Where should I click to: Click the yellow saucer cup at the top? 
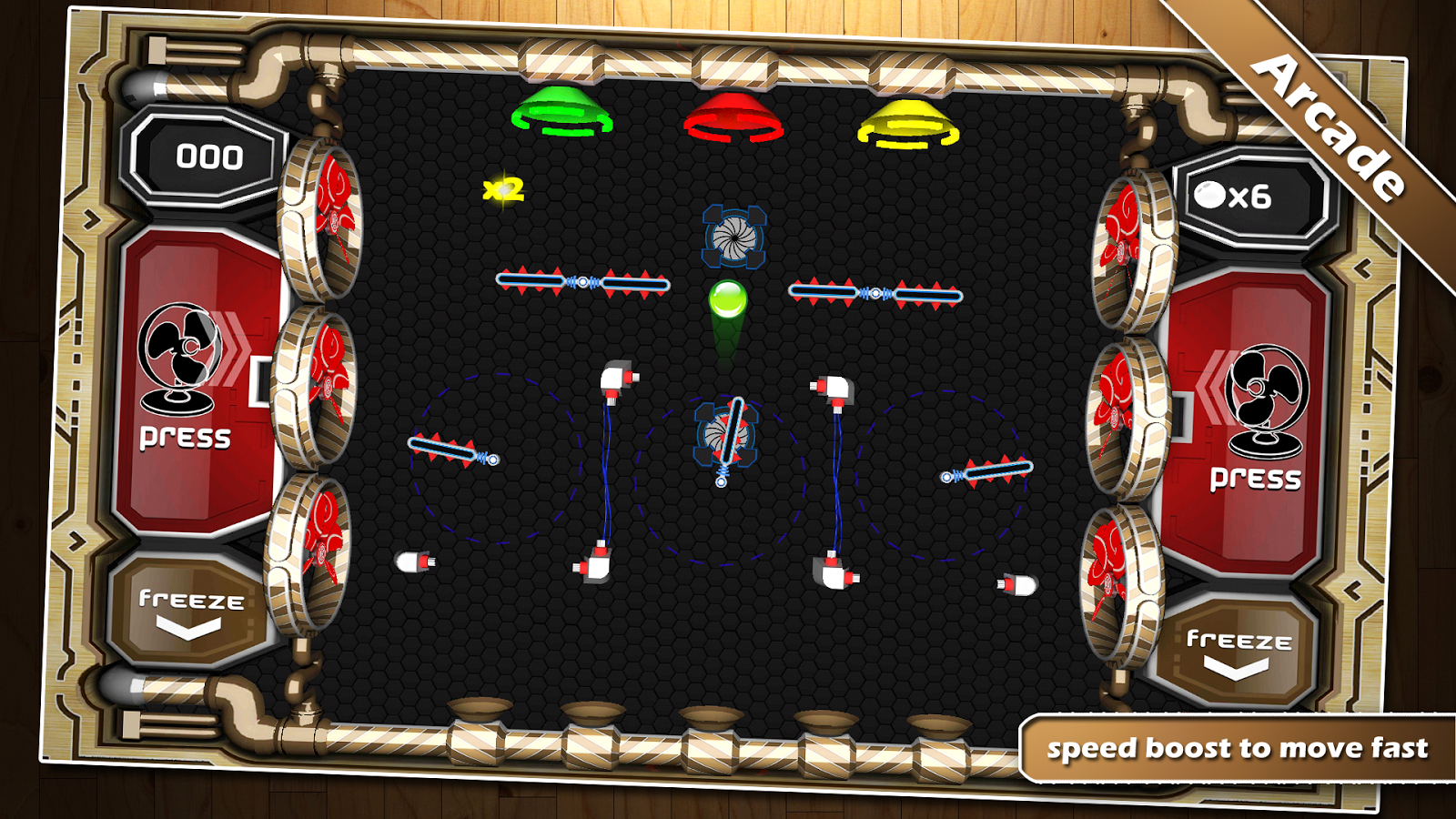tap(907, 125)
